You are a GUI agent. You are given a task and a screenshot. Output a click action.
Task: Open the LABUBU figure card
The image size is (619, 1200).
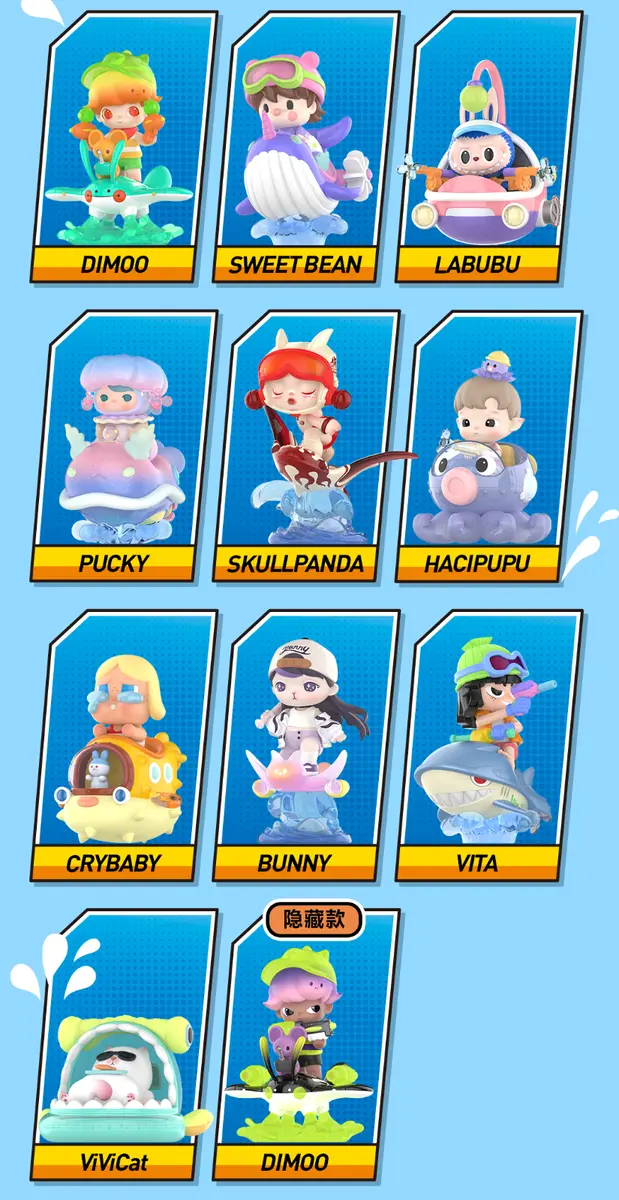click(x=490, y=145)
